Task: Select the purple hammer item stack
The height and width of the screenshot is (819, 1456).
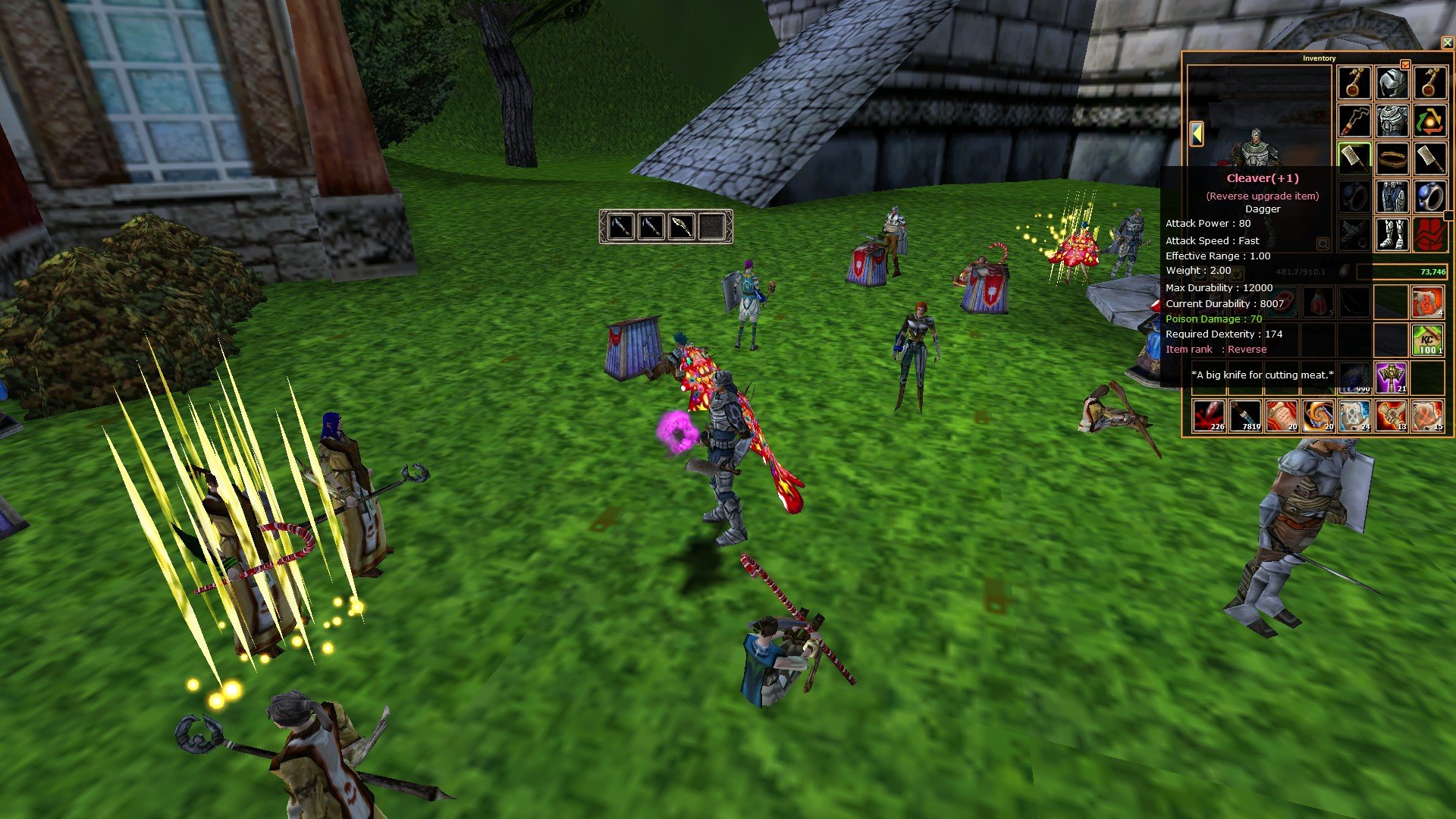Action: pos(1391,378)
